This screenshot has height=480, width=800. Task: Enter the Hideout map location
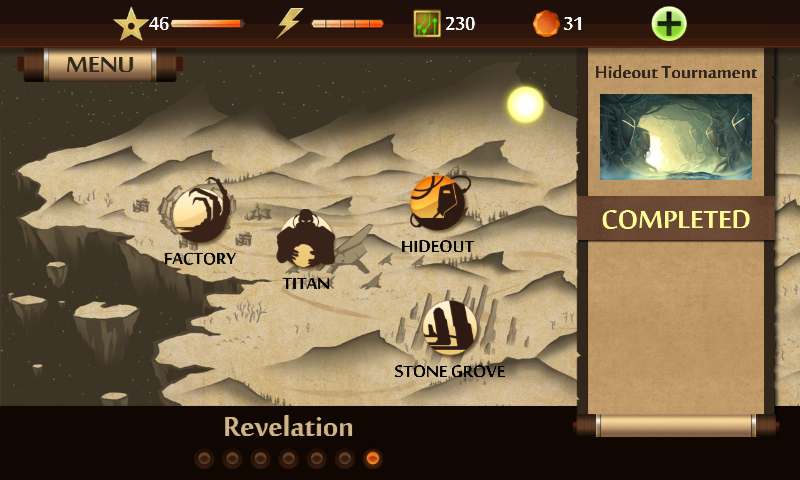pyautogui.click(x=438, y=204)
